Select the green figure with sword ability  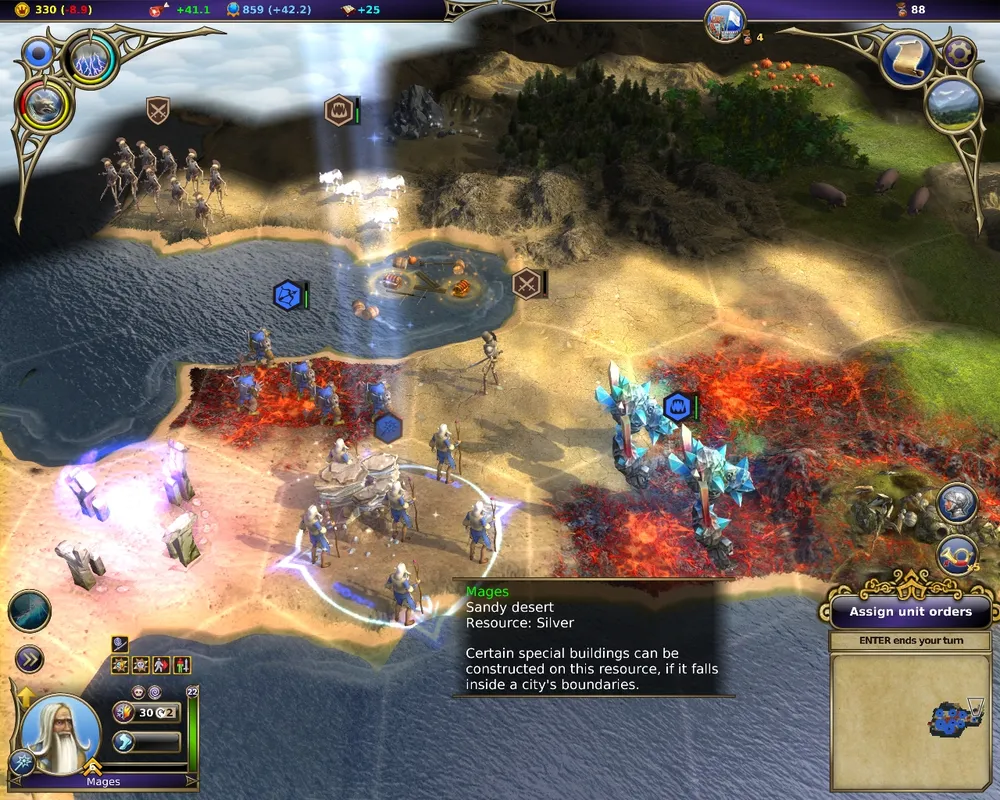tap(181, 664)
